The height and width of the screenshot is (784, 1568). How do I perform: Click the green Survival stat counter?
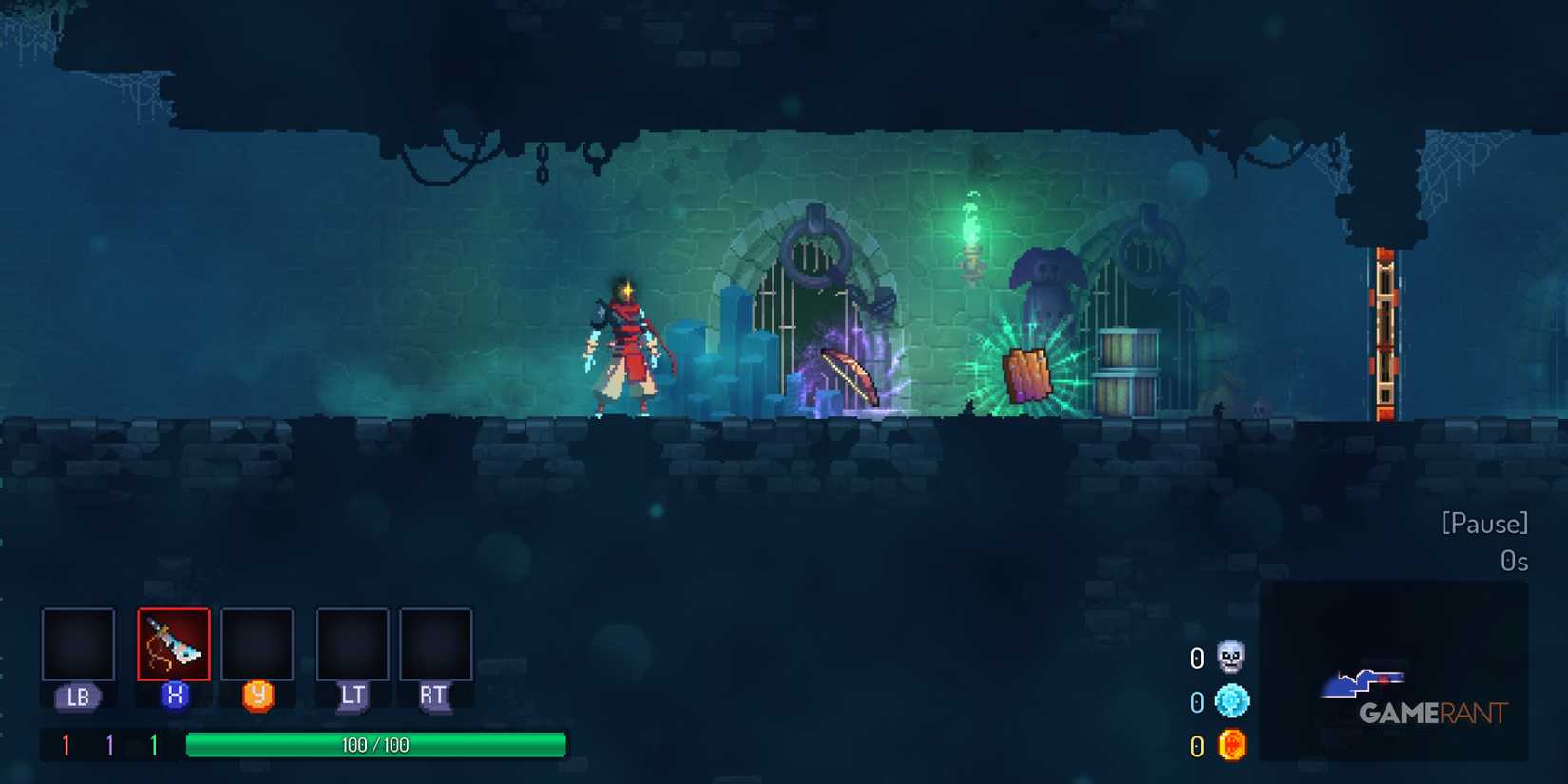(x=155, y=745)
